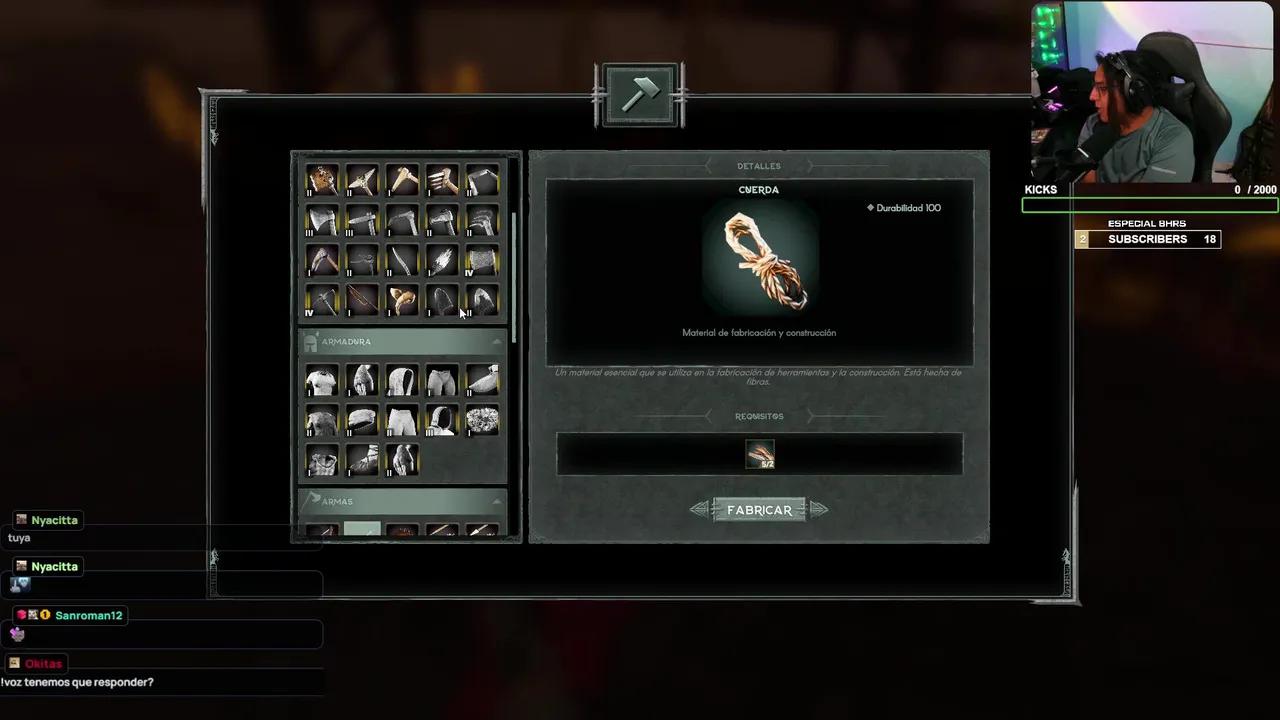Open the hammer crafting tab

640,95
